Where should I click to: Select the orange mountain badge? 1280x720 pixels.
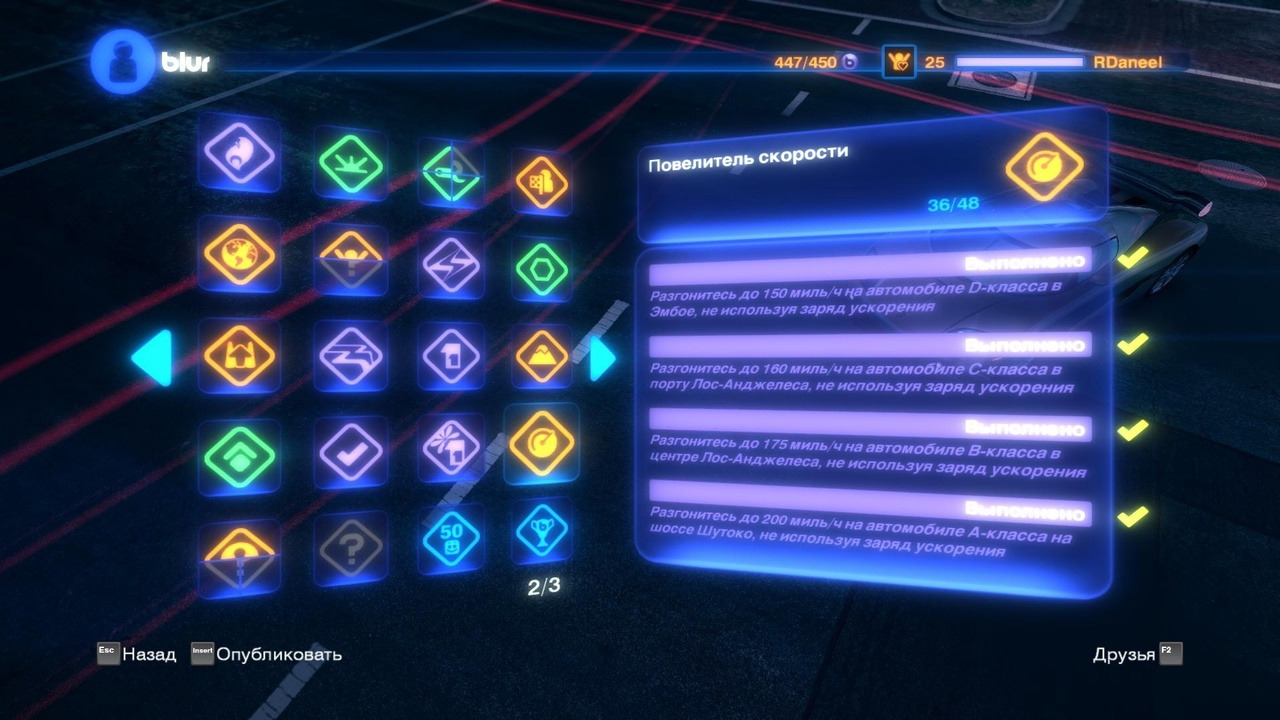[542, 355]
